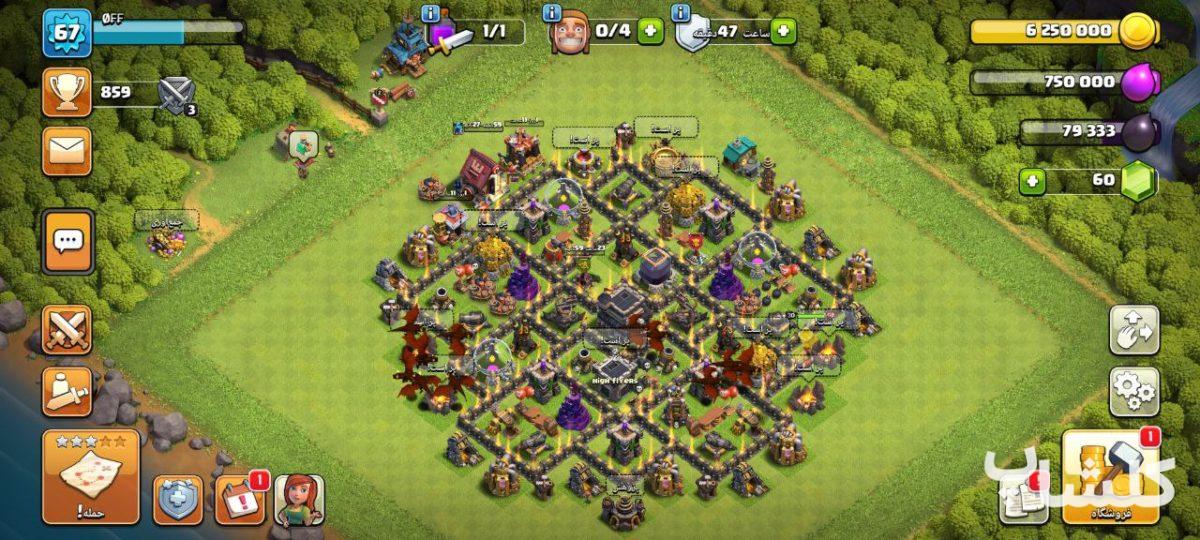Add a builder with the green plus
The width and height of the screenshot is (1200, 540).
[x=650, y=31]
